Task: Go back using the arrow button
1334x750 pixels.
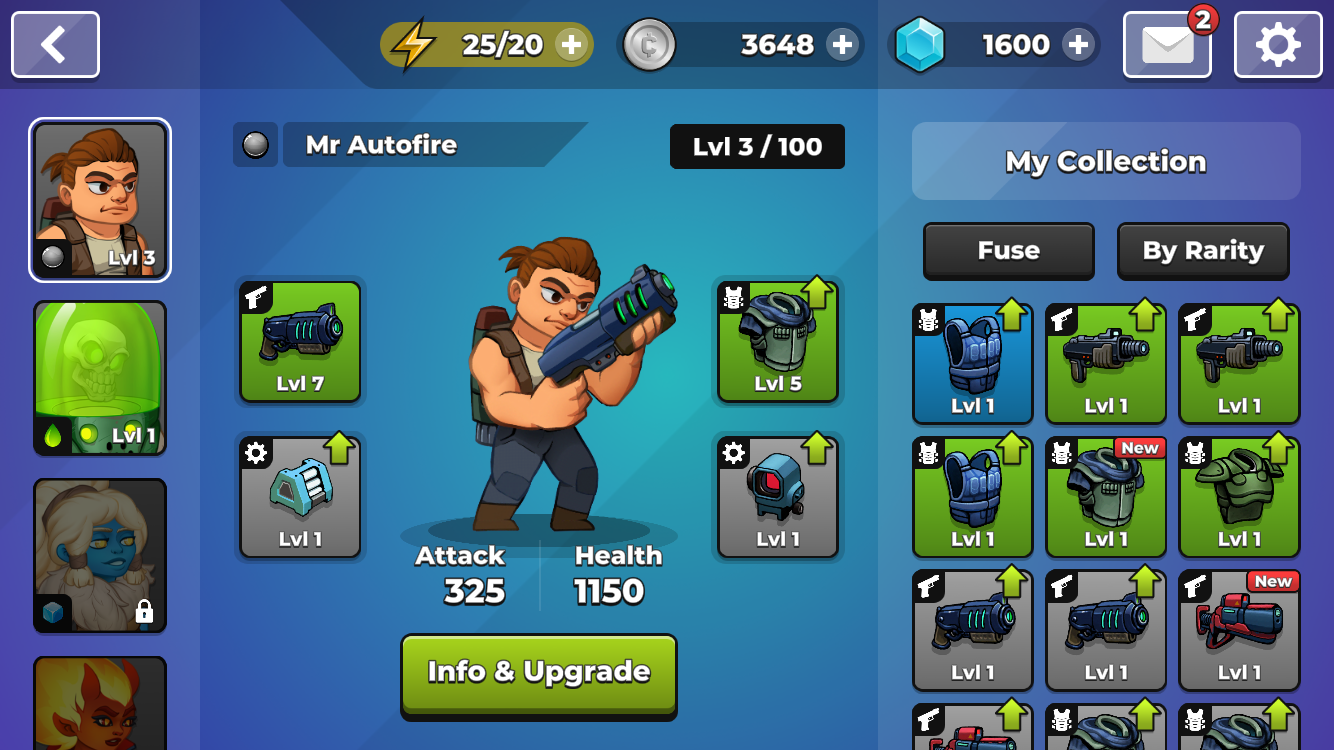Action: click(55, 45)
